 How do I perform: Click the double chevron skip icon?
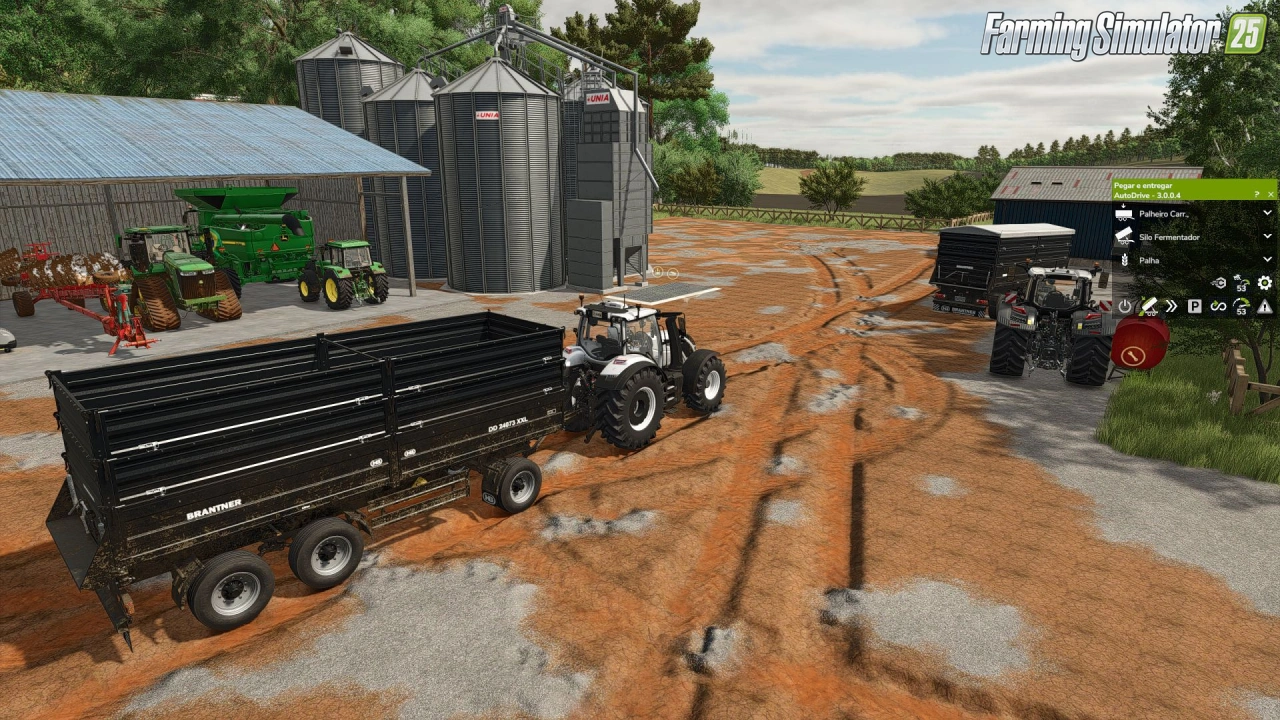click(1171, 306)
